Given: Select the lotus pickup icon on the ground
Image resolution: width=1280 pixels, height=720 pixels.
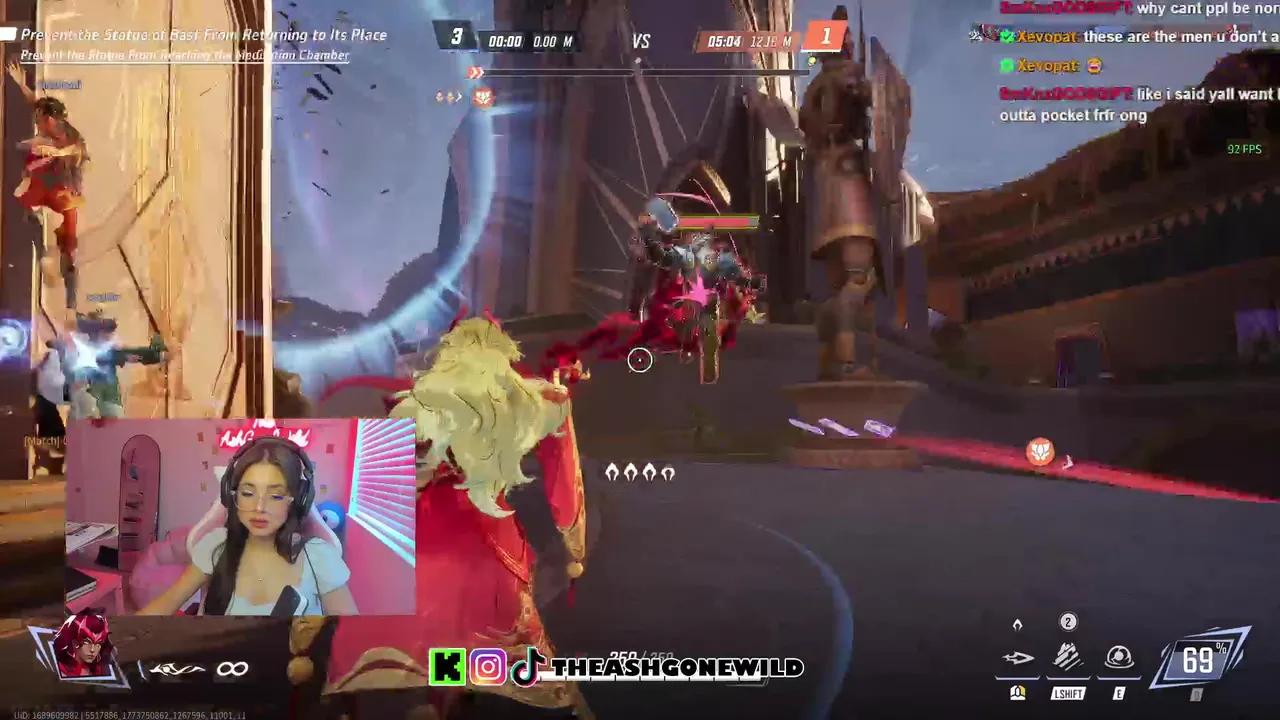Looking at the screenshot, I should pyautogui.click(x=1040, y=453).
